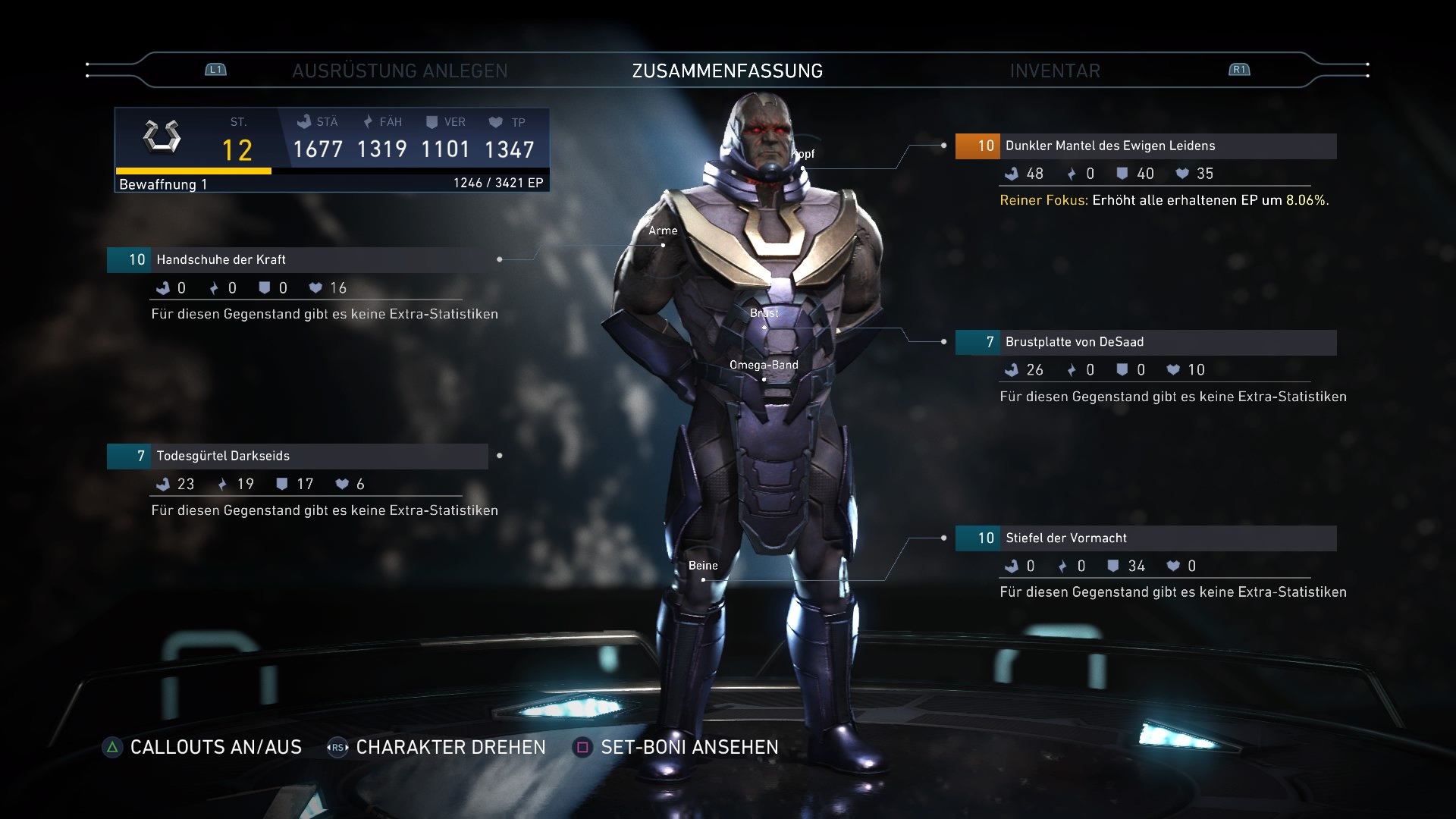Click the VER shield stat icon
The image size is (1456, 819).
[x=431, y=121]
